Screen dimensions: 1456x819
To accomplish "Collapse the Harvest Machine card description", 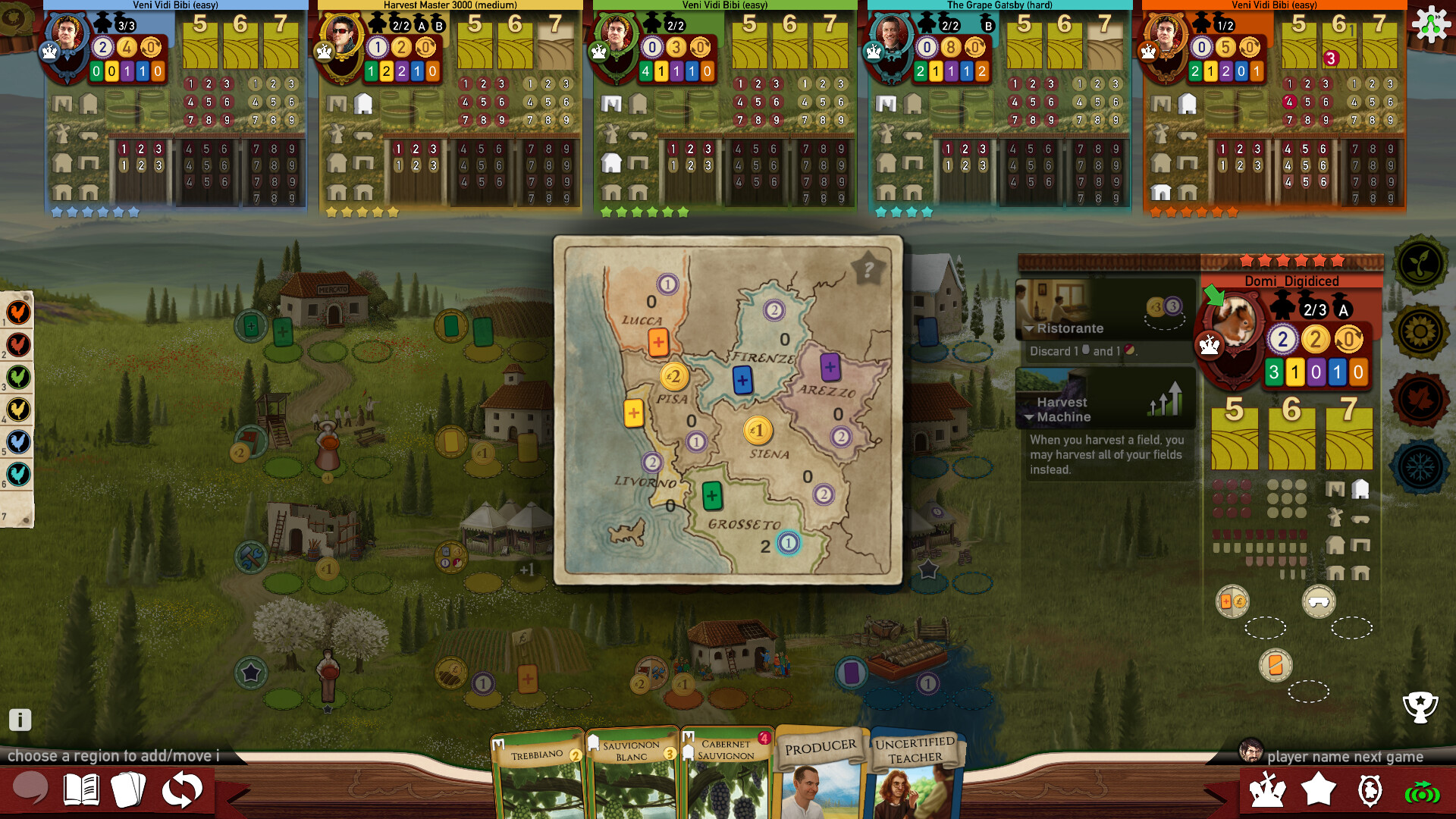I will click(1030, 417).
